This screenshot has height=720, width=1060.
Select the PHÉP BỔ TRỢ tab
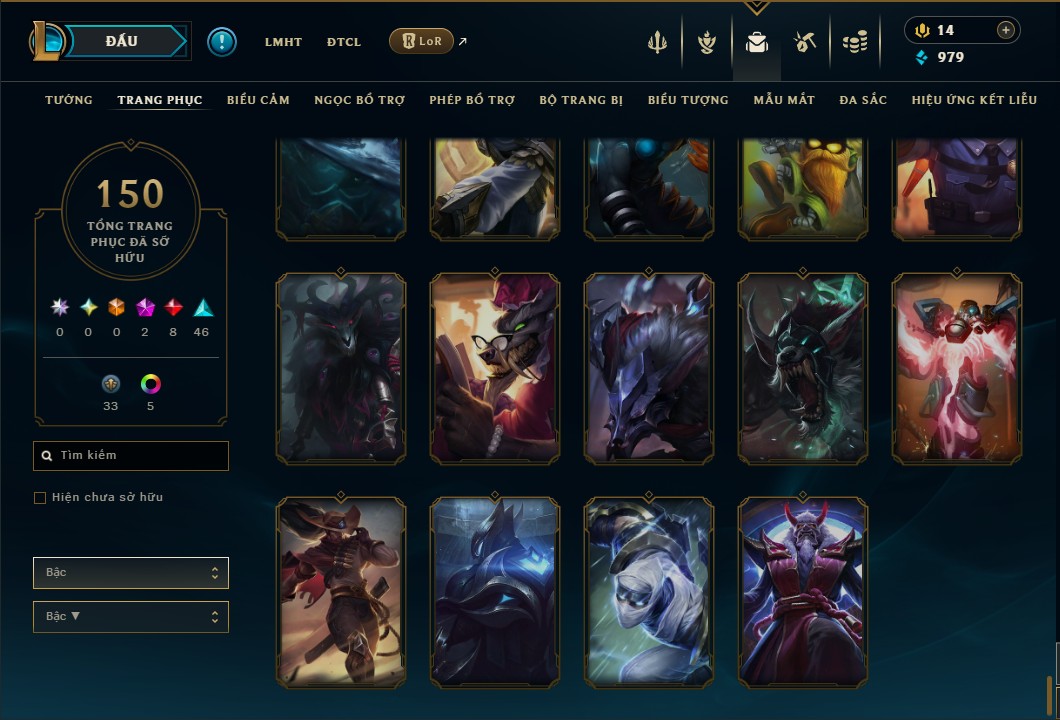click(472, 100)
